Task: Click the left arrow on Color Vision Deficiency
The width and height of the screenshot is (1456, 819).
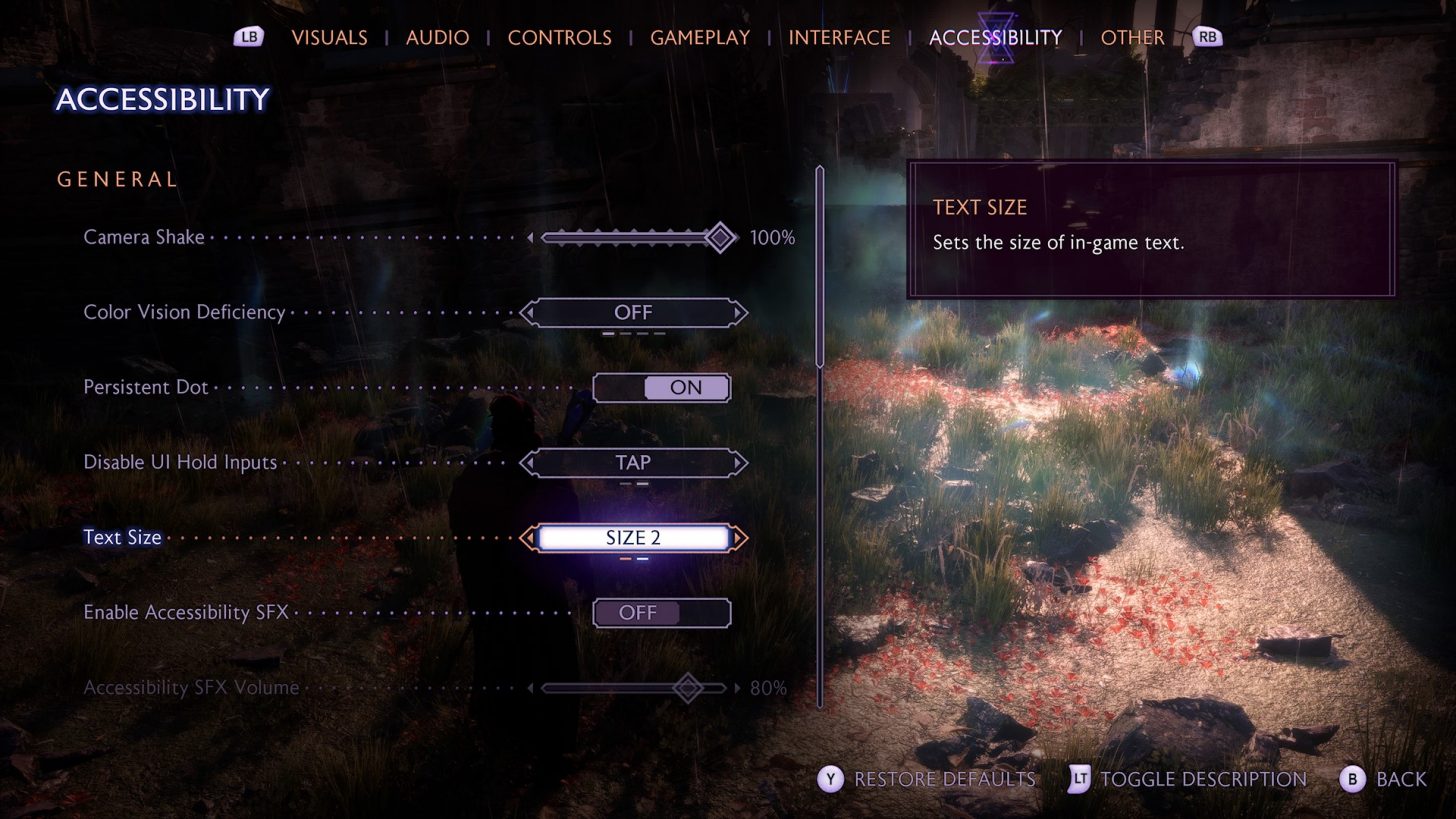Action: 528,312
